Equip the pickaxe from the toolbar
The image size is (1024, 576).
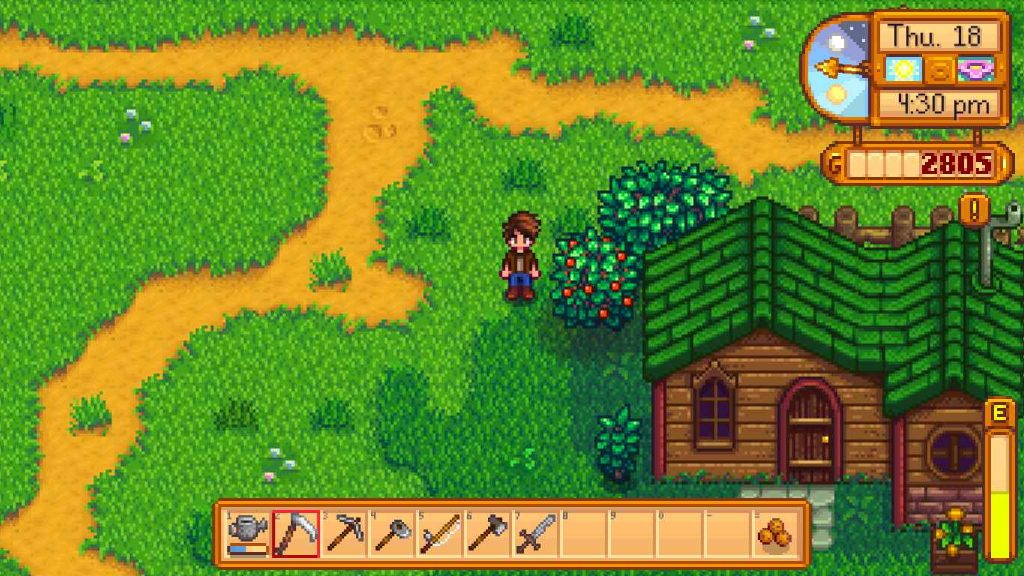pos(344,533)
